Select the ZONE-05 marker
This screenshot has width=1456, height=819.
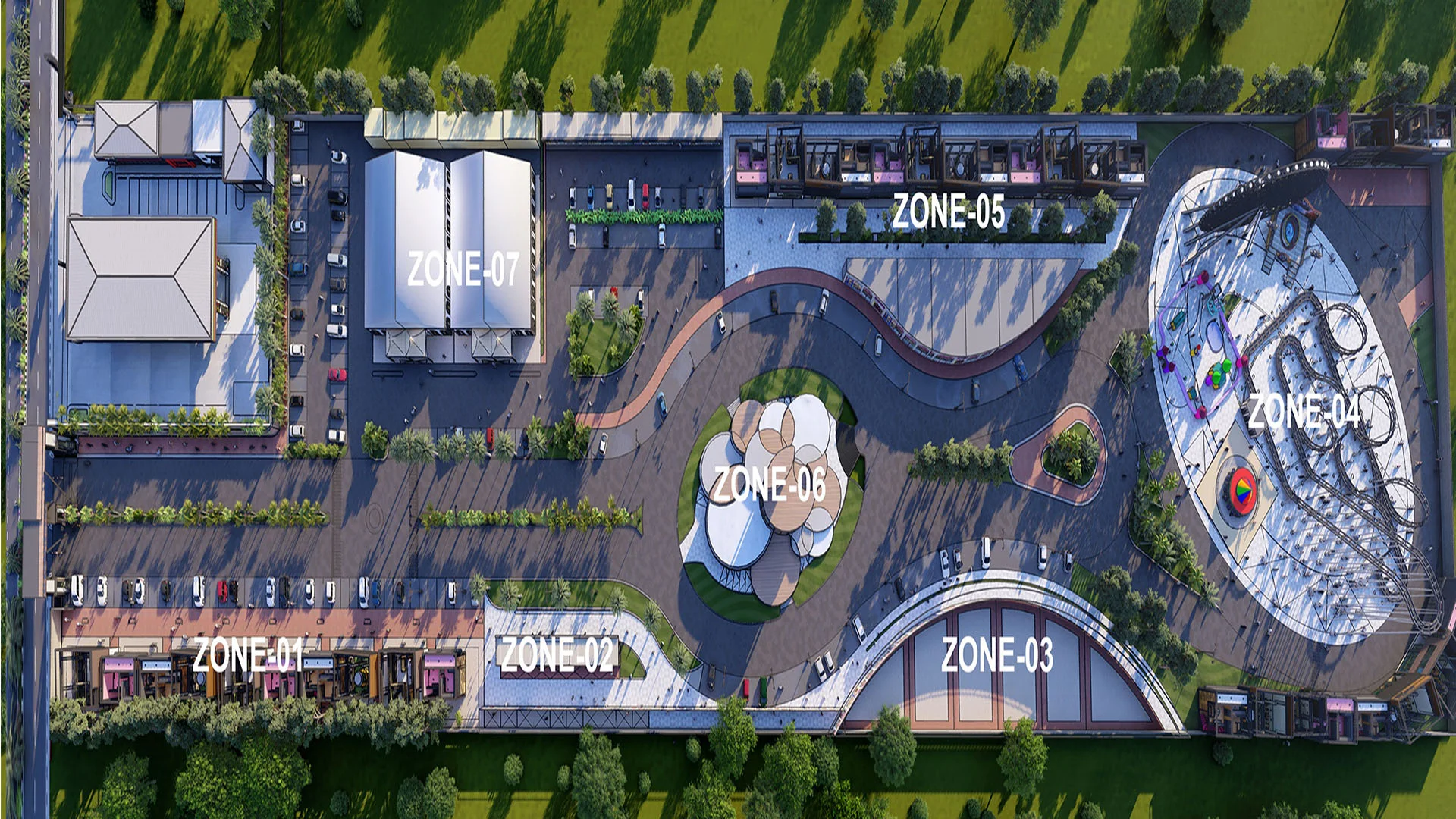(x=948, y=211)
